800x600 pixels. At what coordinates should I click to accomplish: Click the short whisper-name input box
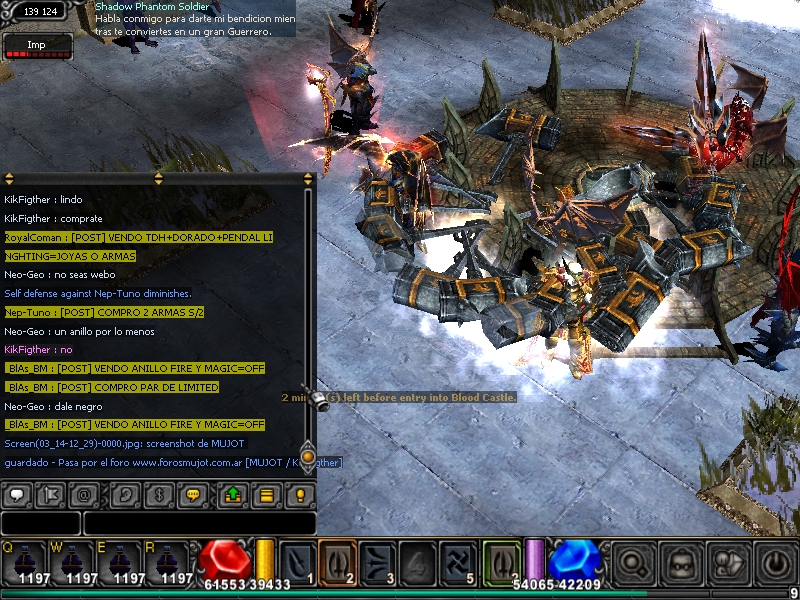40,523
